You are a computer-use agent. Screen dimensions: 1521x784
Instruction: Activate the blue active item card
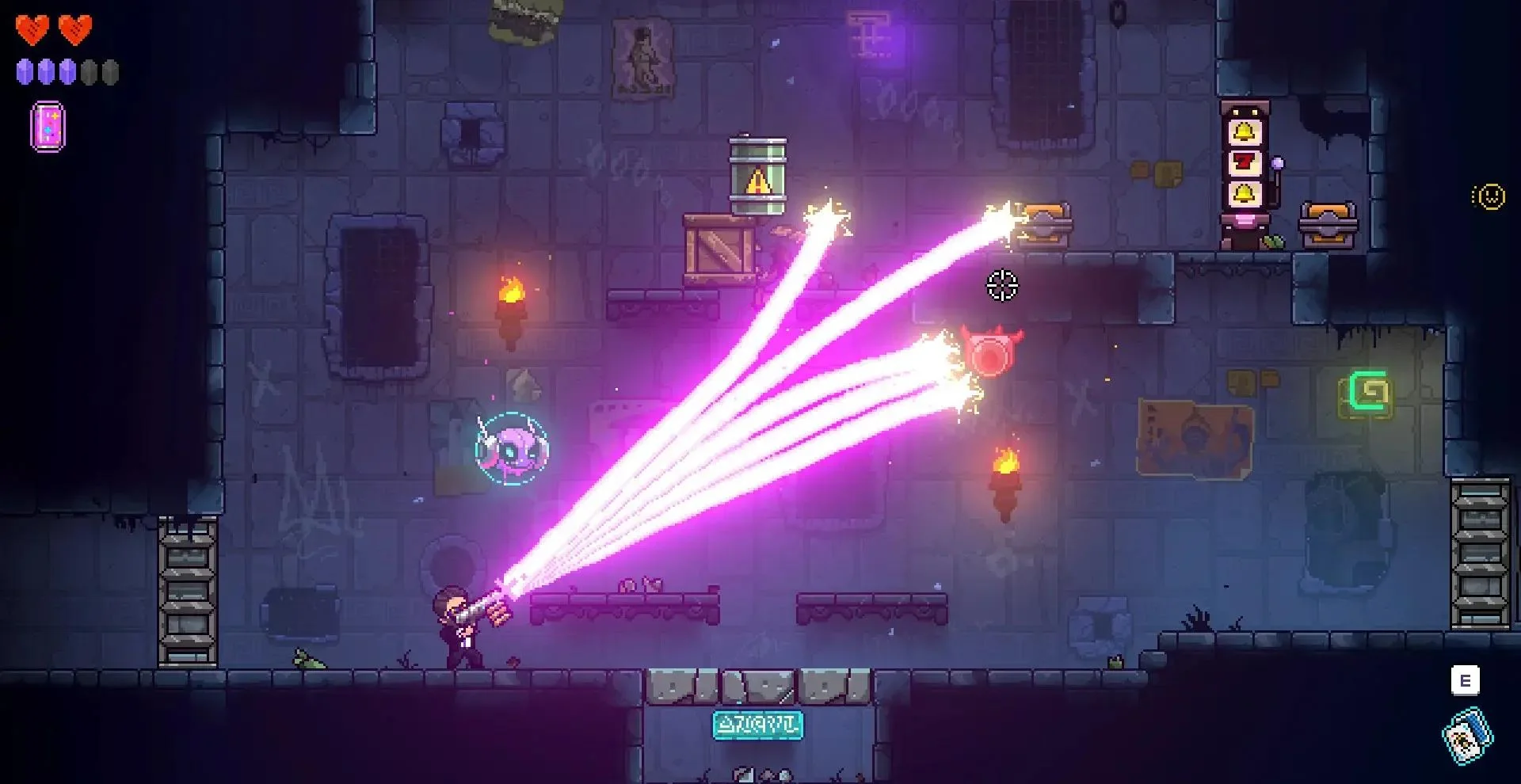[x=1466, y=736]
